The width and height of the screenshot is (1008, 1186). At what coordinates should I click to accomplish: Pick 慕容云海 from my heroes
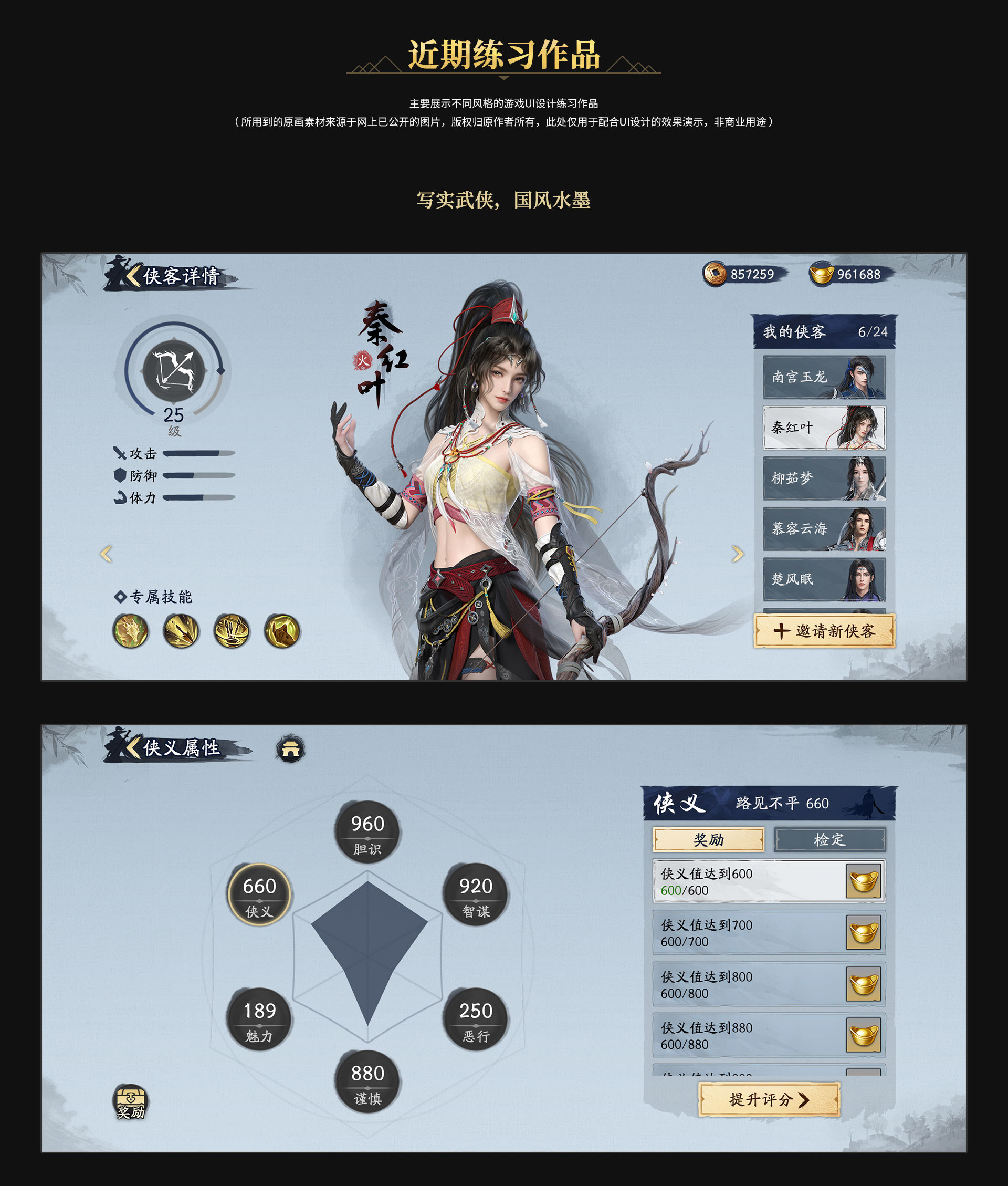(x=824, y=529)
